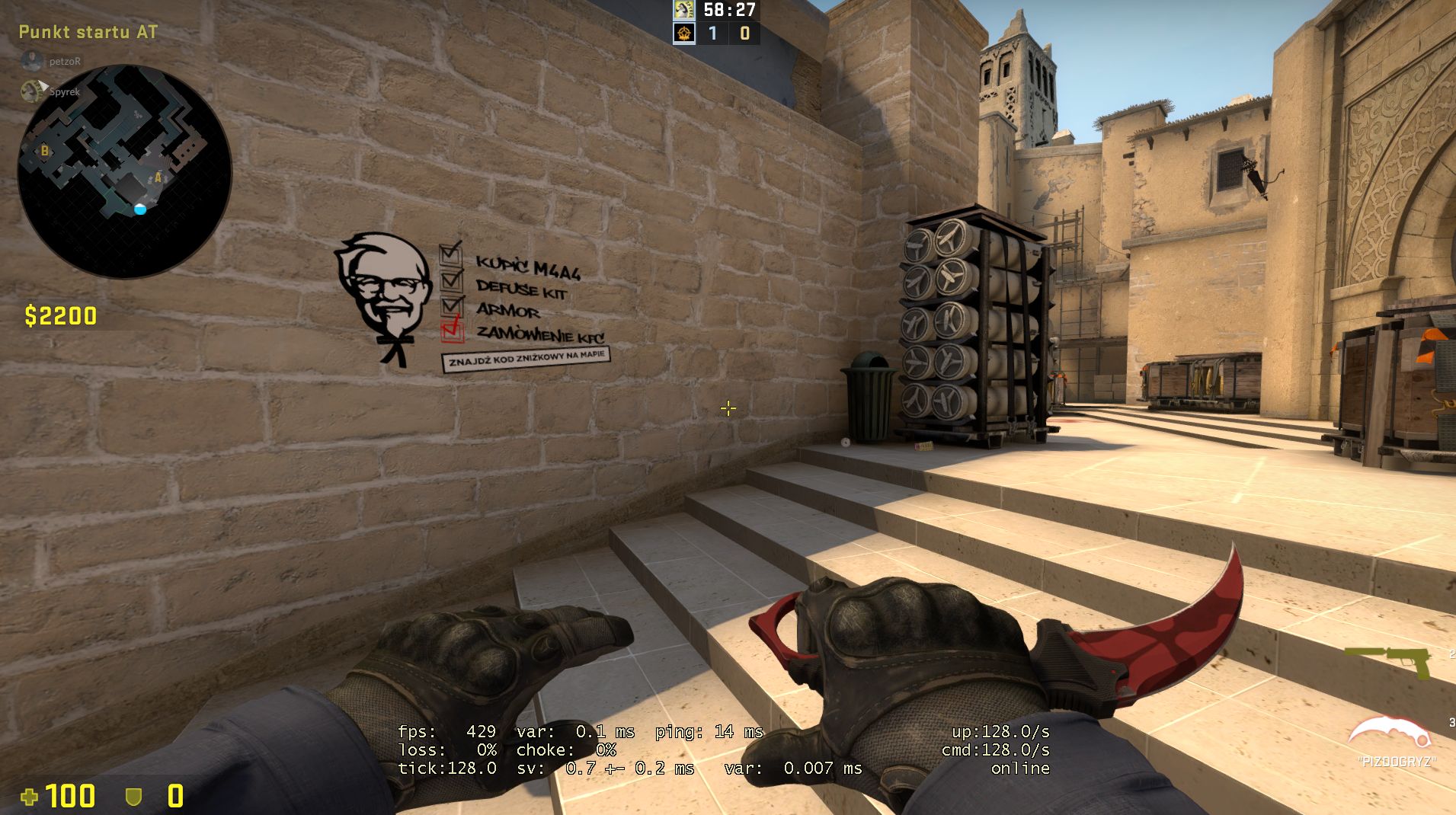1456x815 pixels.
Task: Click the Terrorist team badge at top
Action: coord(683,33)
